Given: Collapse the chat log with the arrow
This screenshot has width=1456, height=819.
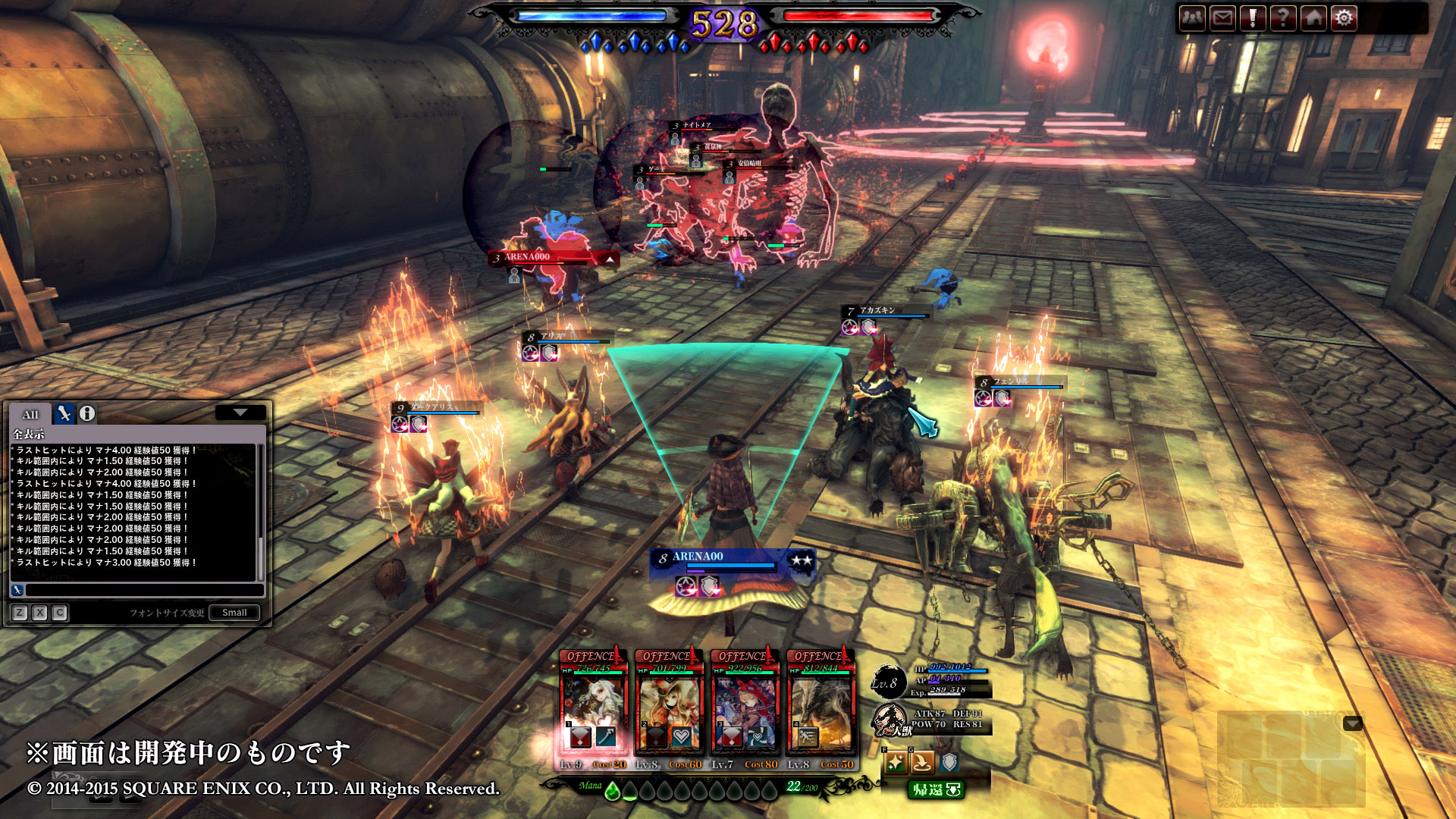Looking at the screenshot, I should 240,413.
